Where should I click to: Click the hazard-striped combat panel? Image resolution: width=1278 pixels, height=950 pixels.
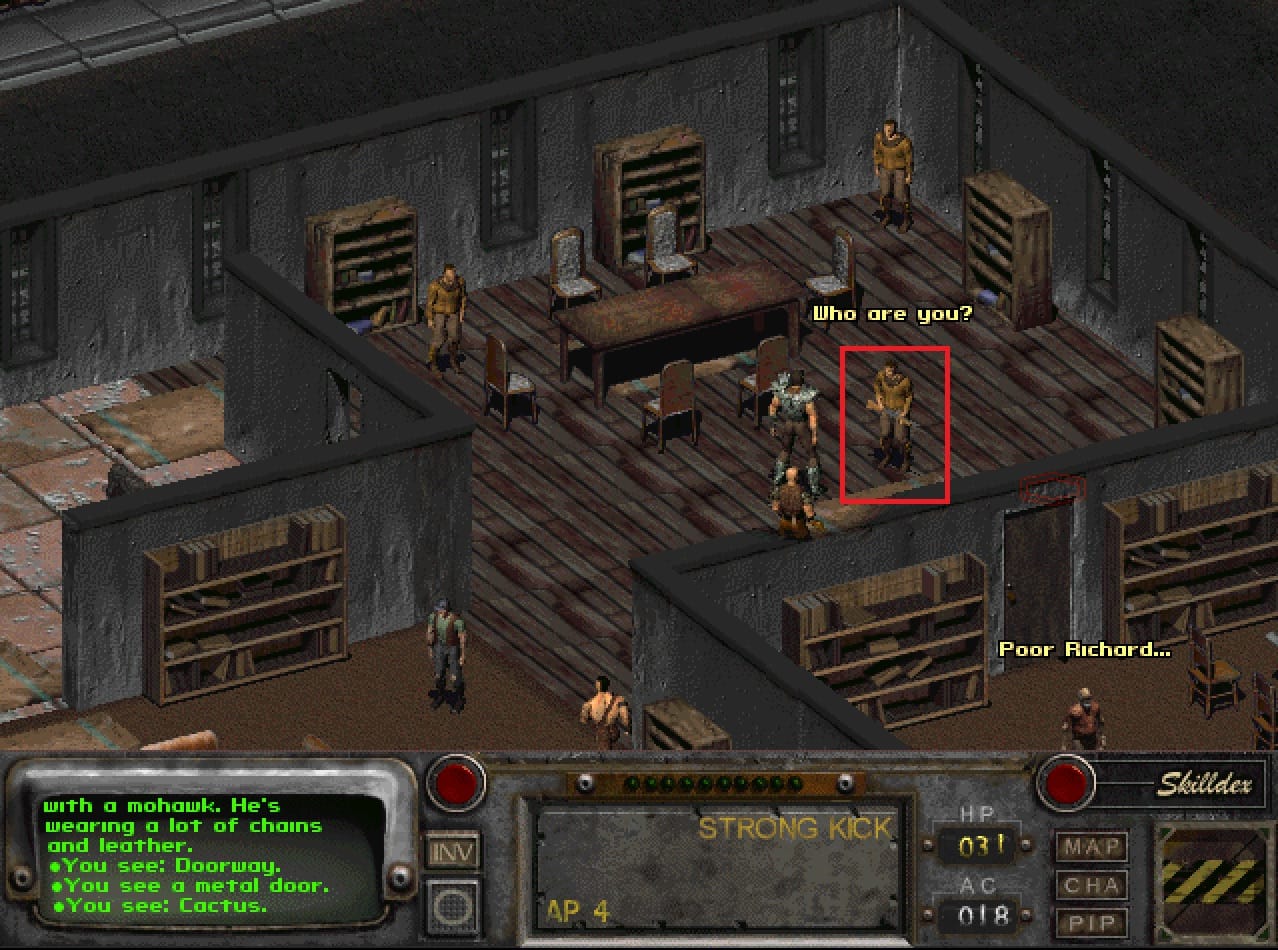pos(1211,880)
